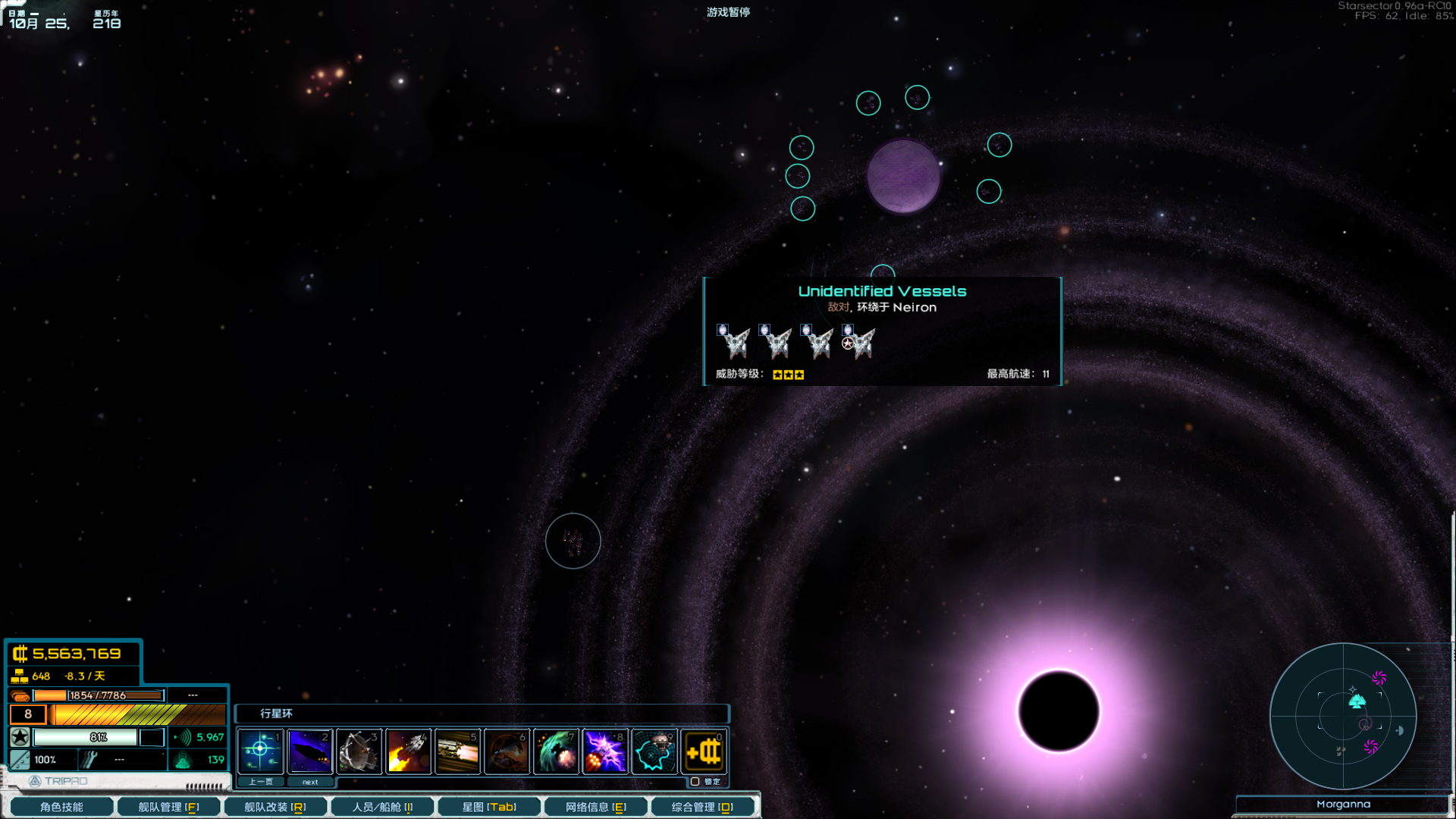Switch to the next ability page
The image size is (1456, 819).
tap(310, 782)
